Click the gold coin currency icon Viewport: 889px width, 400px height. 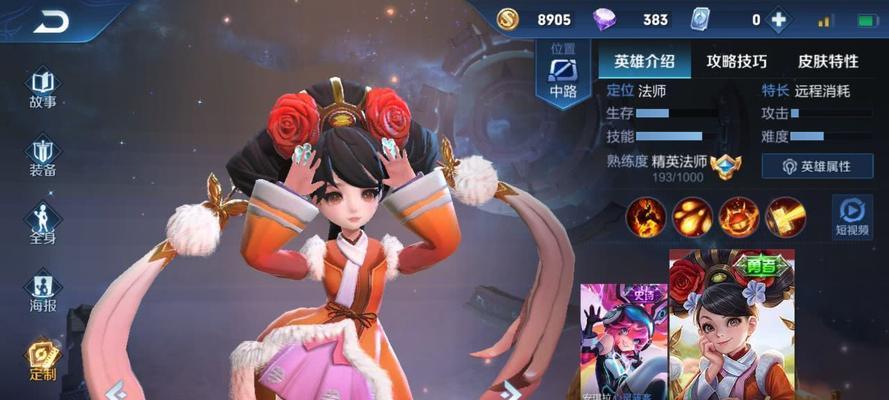(510, 19)
